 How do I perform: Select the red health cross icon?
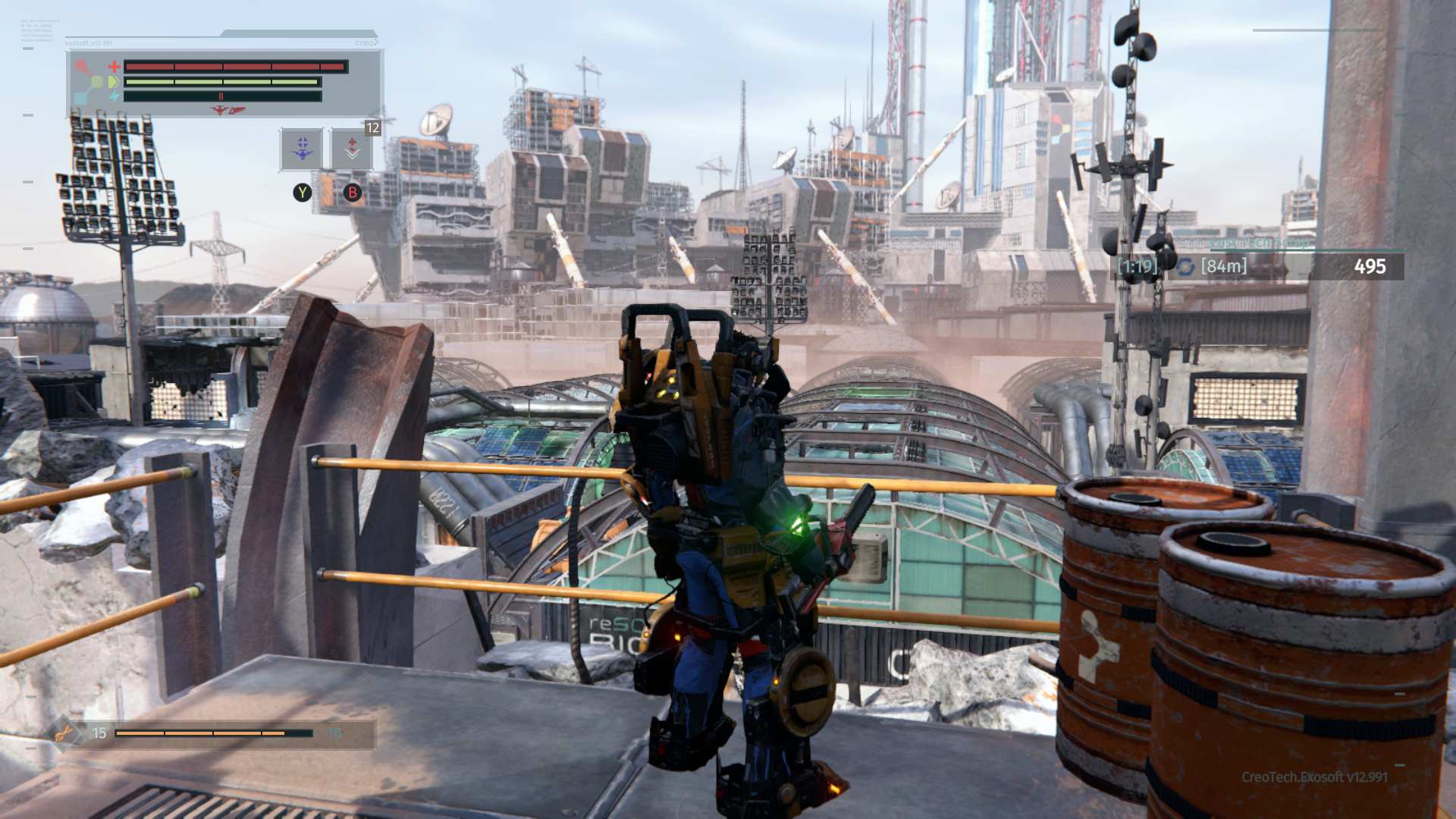pos(114,67)
